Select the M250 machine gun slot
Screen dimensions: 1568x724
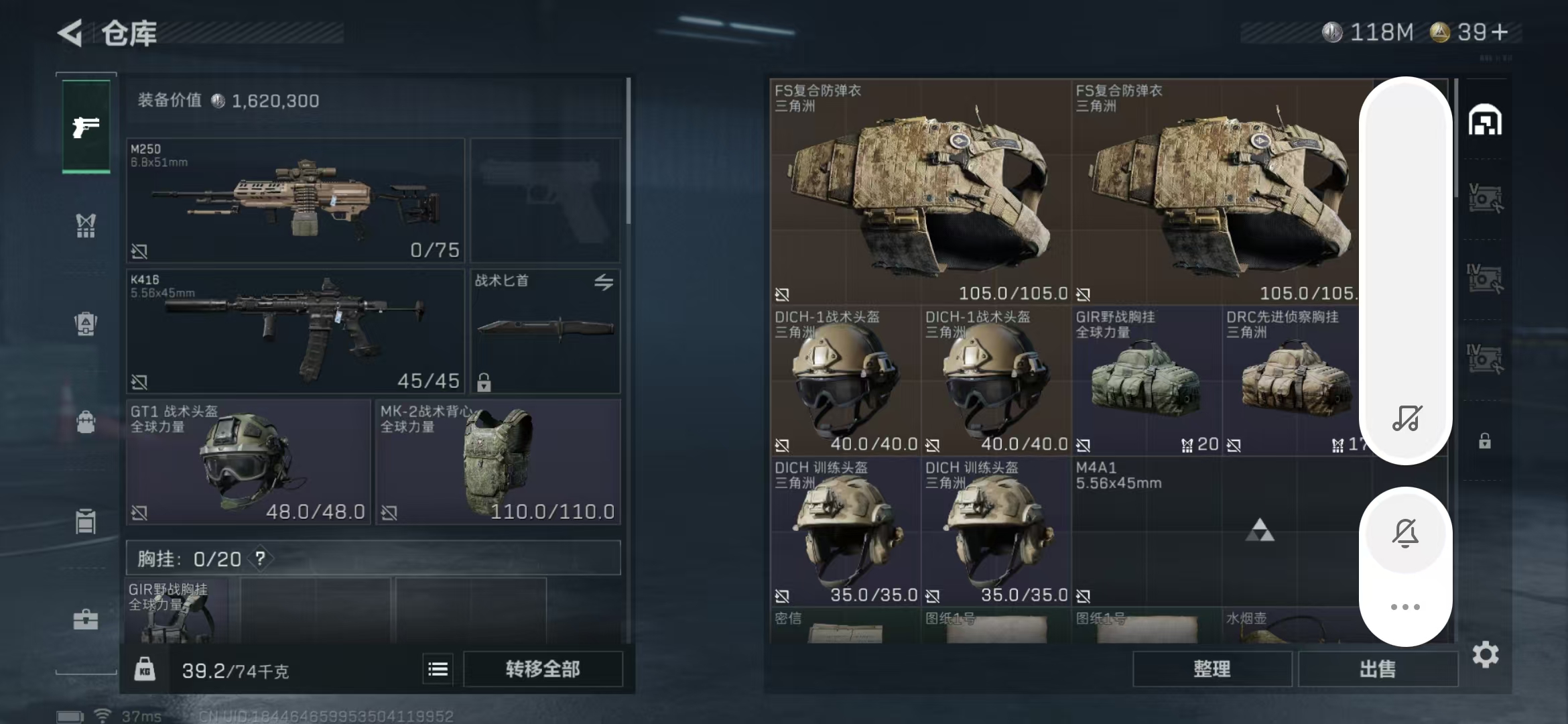pos(295,200)
